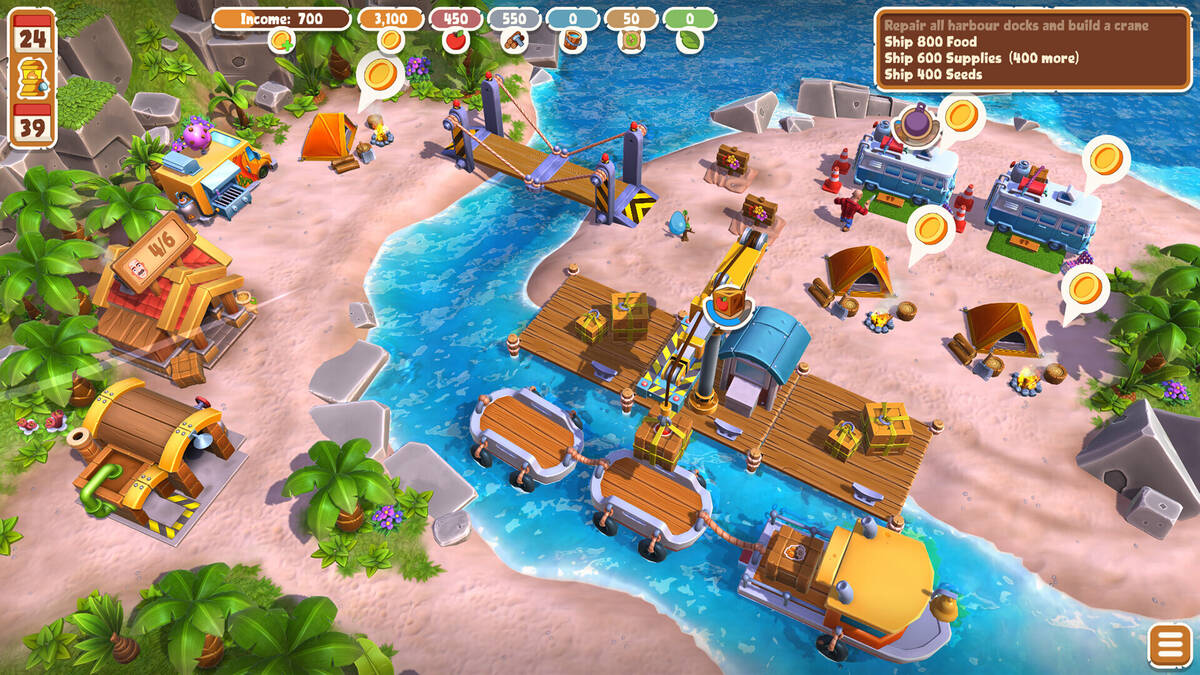Screen dimensions: 1200x675
Task: Click the income coin icon with the green plus
Action: click(x=281, y=41)
